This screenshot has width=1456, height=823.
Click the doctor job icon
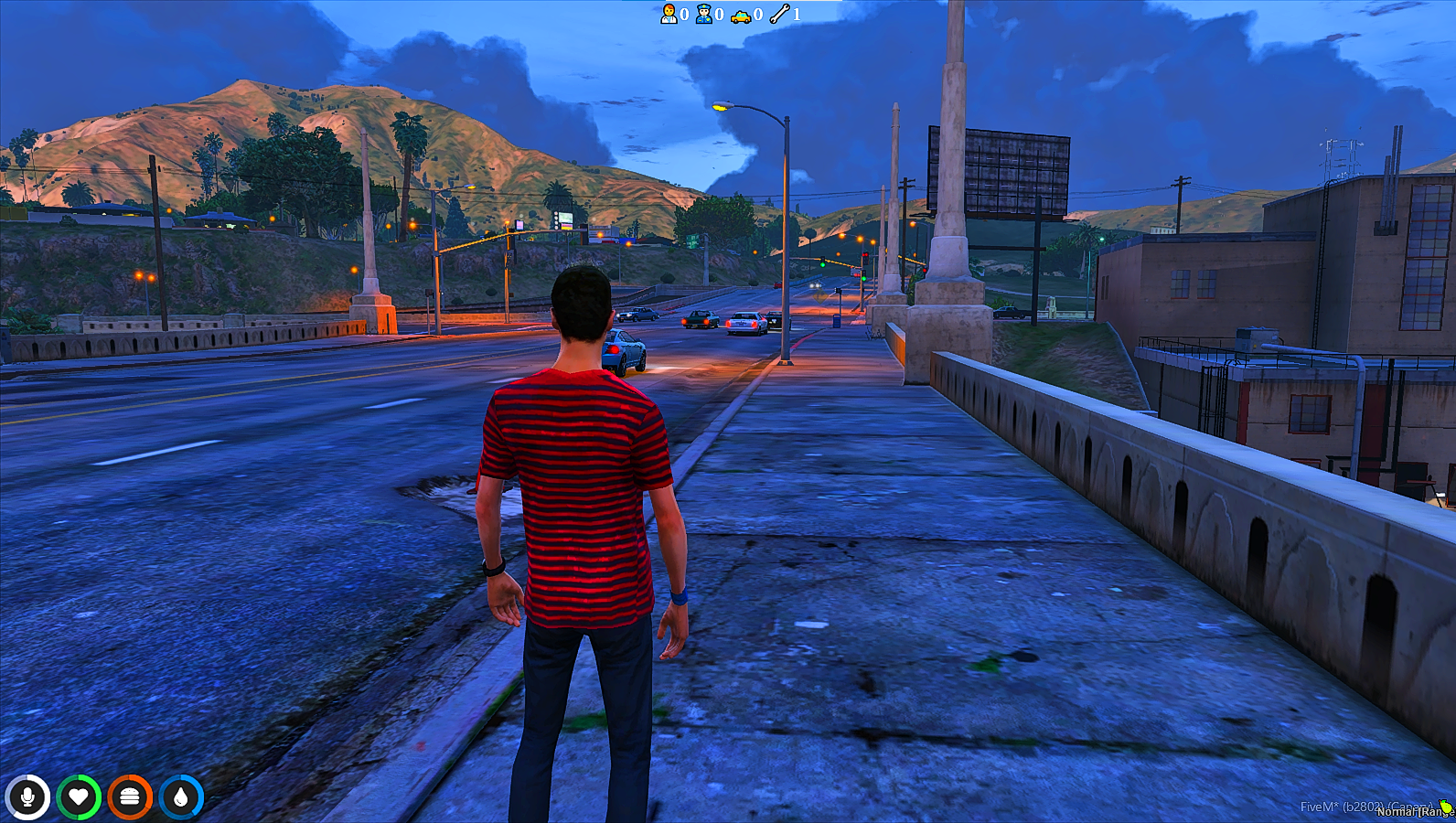coord(669,14)
